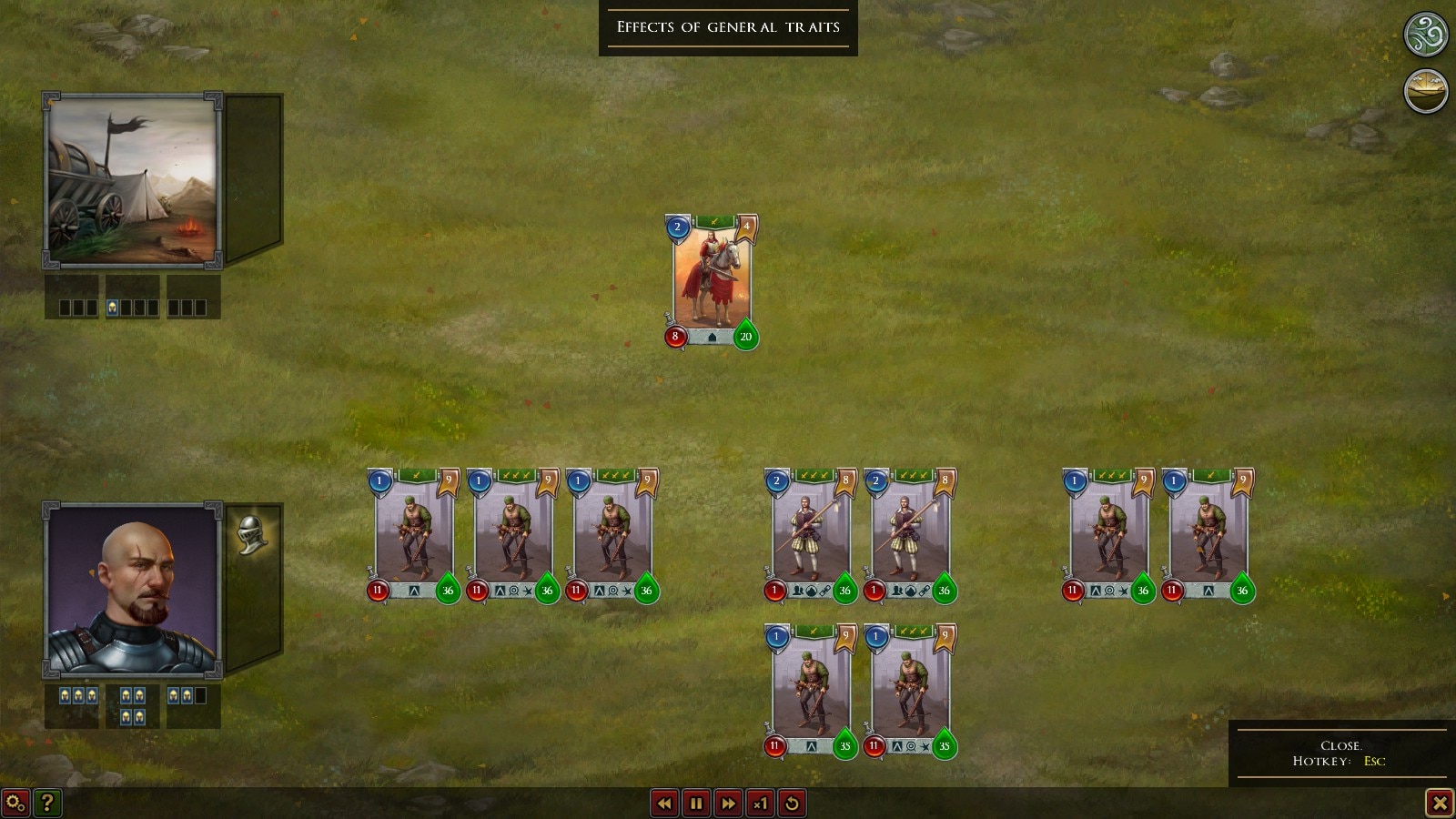Viewport: 1456px width, 819px height.
Task: Select the enemy camp wagon portrait
Action: pyautogui.click(x=133, y=180)
